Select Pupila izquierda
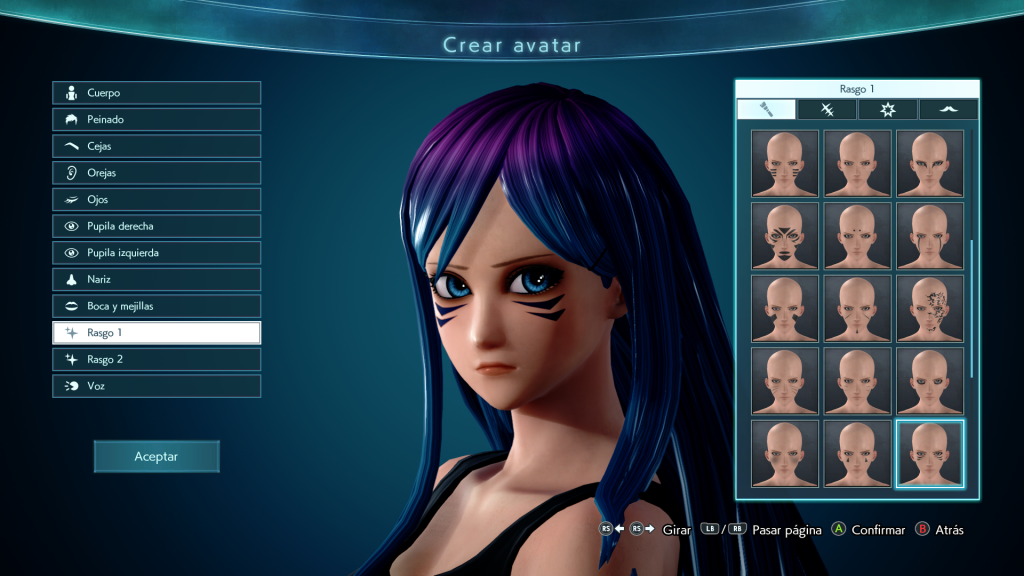 [x=157, y=253]
